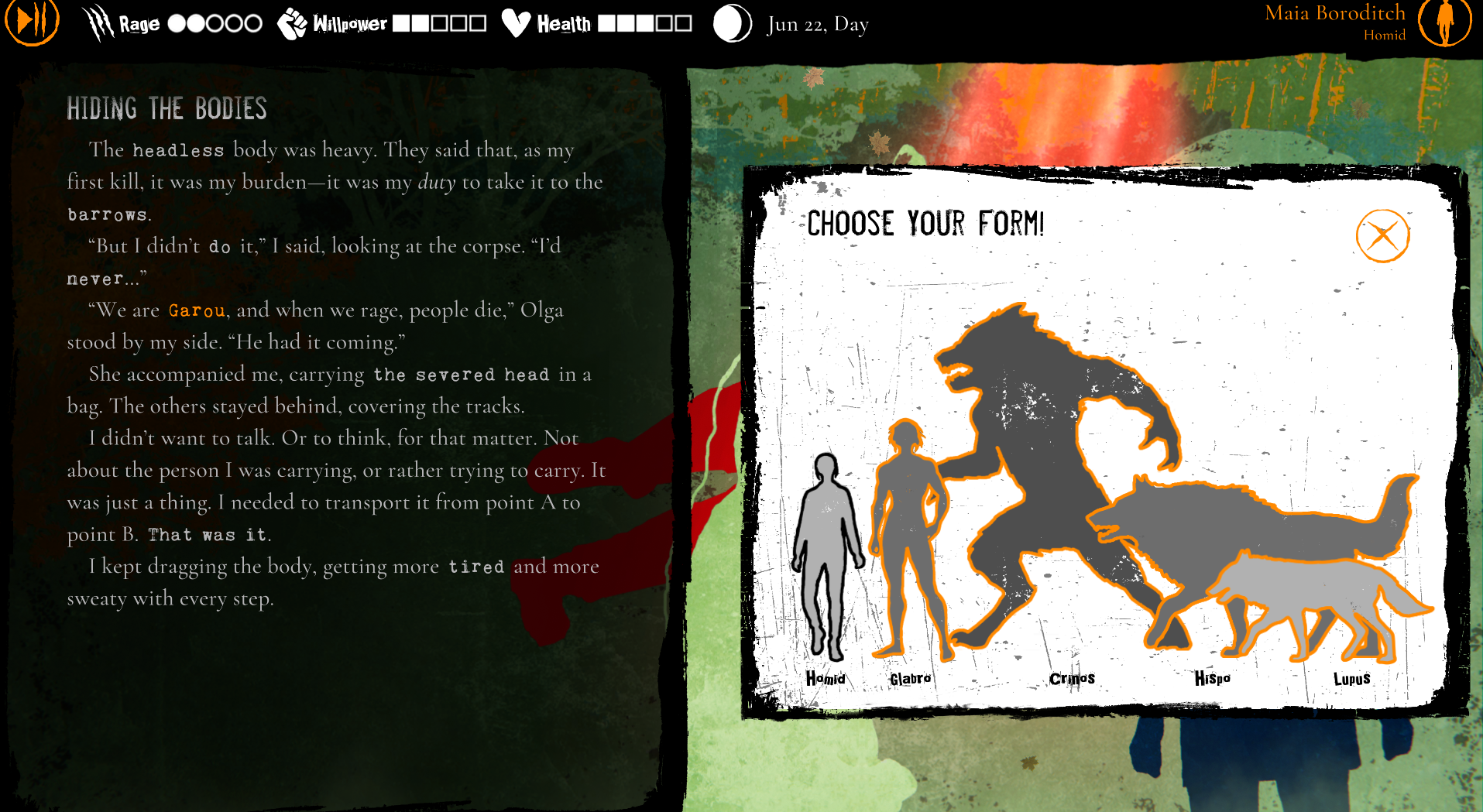Screen dimensions: 1483x812
Task: Click the highlighted Garou word in text
Action: [x=196, y=310]
